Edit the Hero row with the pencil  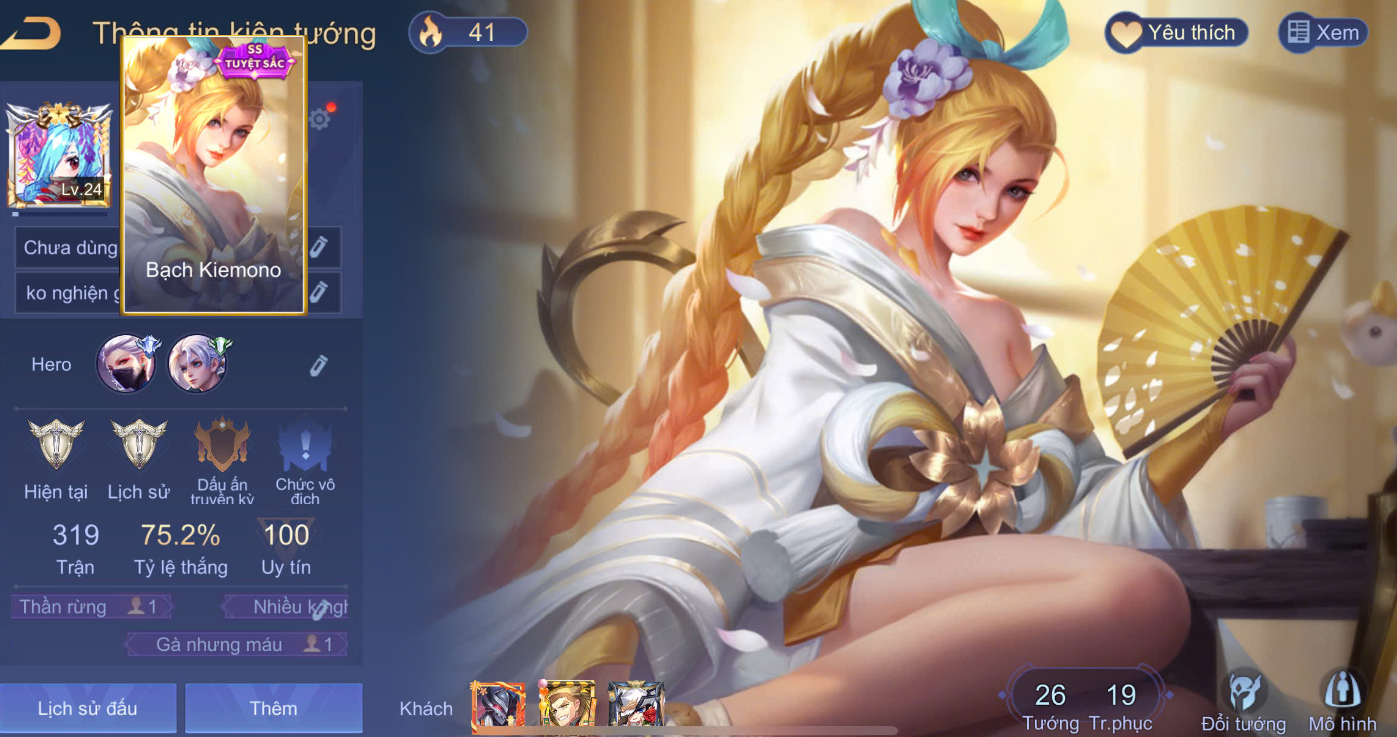318,365
